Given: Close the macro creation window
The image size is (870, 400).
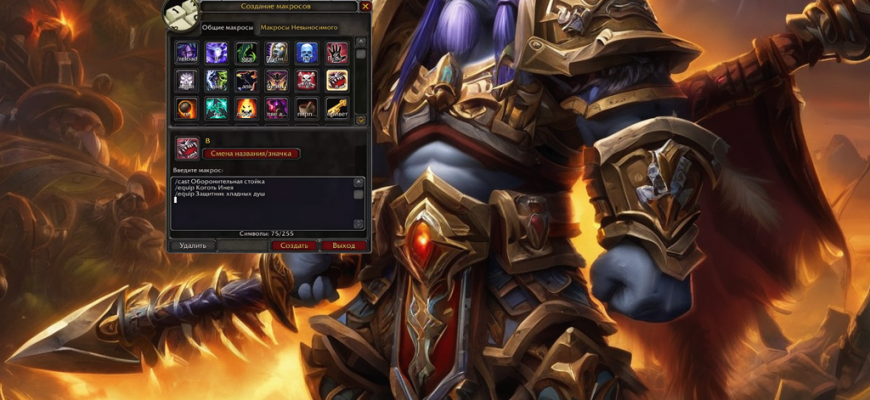Looking at the screenshot, I should (365, 7).
